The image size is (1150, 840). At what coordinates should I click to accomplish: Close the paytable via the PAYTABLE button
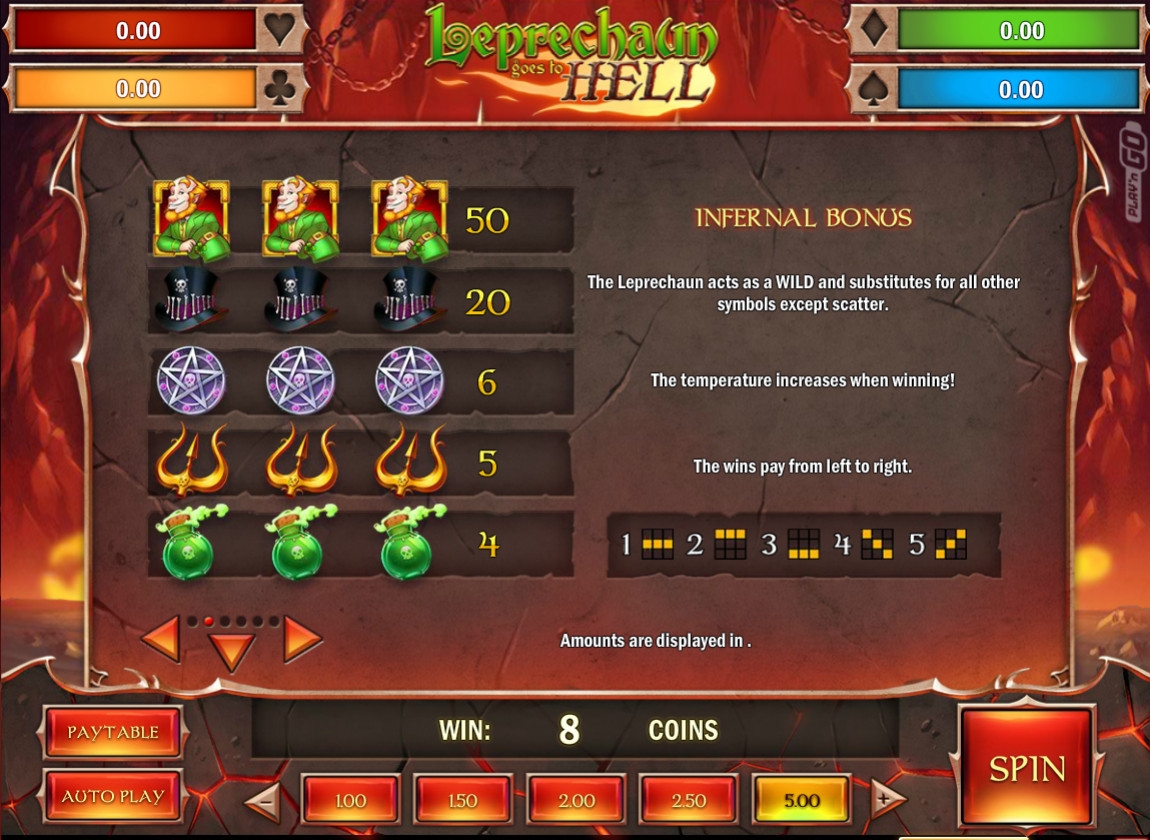click(x=113, y=732)
